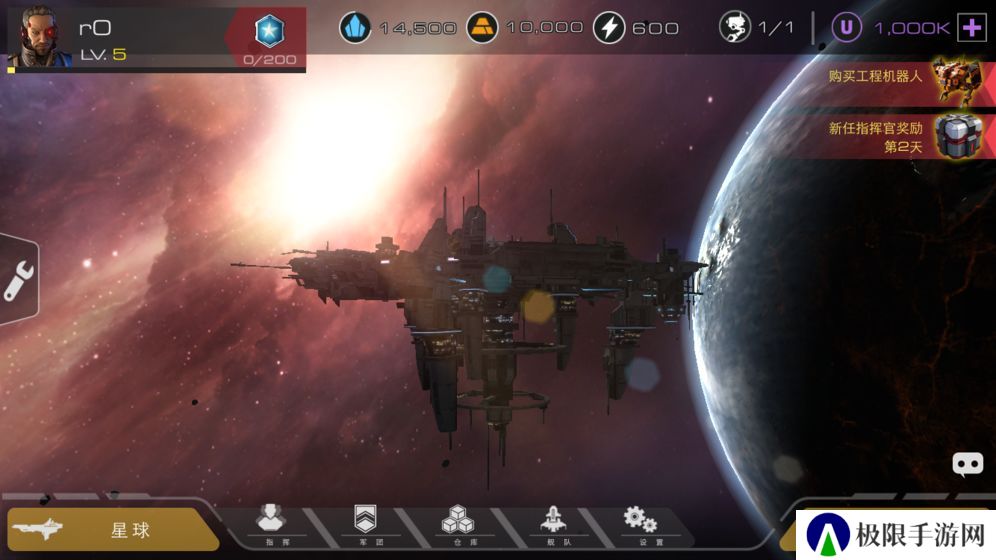This screenshot has height=560, width=996.
Task: Tap the blue crystal resource icon
Action: click(x=355, y=27)
